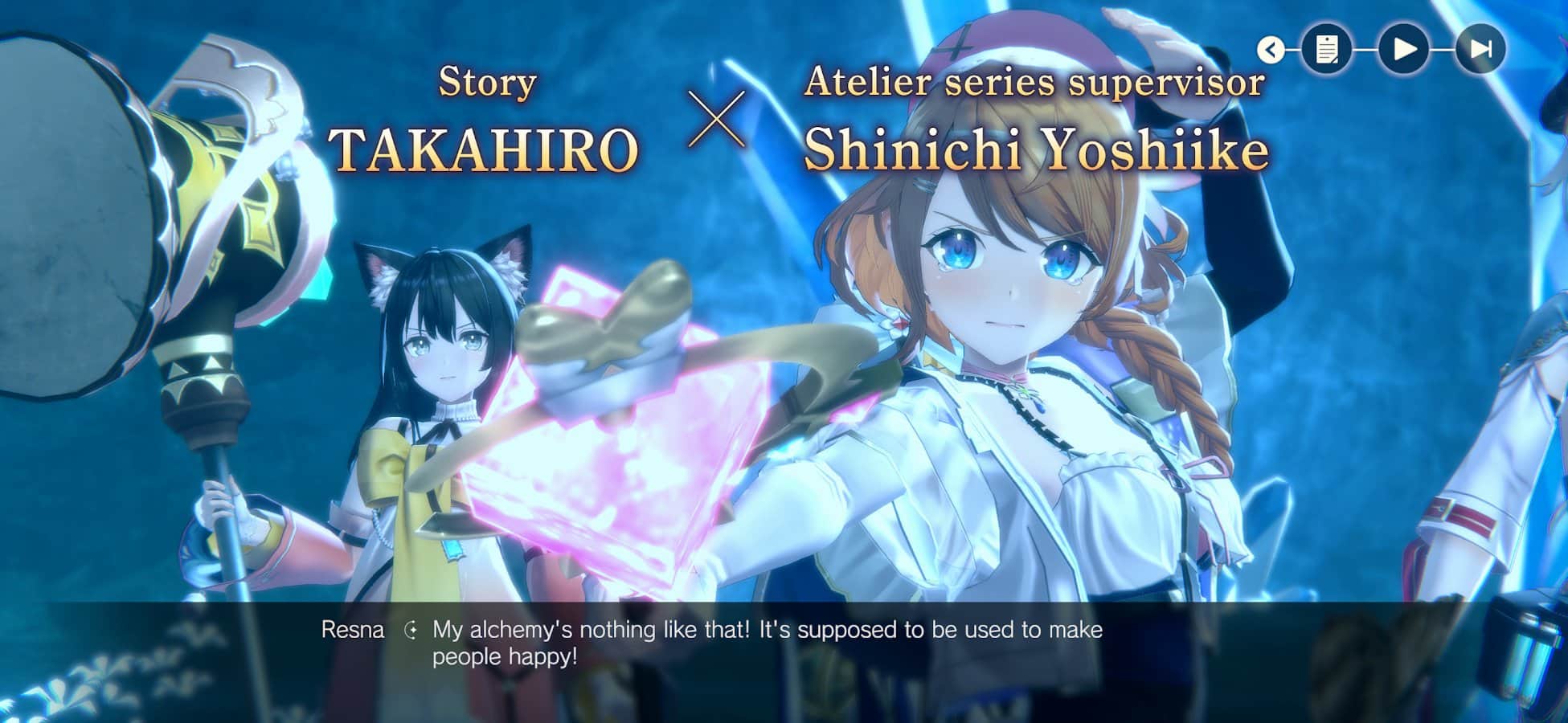The height and width of the screenshot is (723, 1568).
Task: Collapse the cutscene controls with the arrow
Action: [1271, 50]
